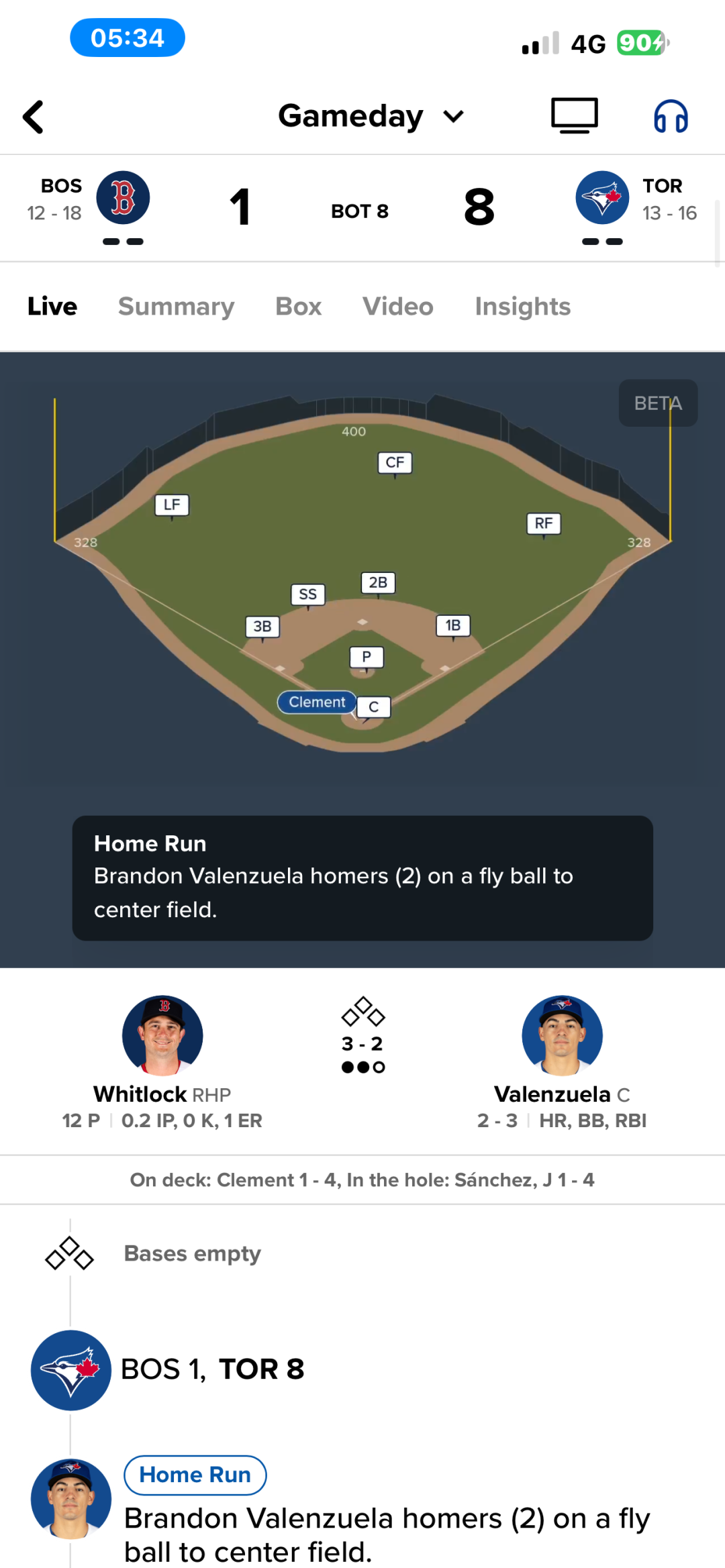725x1568 pixels.
Task: Select the CF position marker
Action: point(395,462)
